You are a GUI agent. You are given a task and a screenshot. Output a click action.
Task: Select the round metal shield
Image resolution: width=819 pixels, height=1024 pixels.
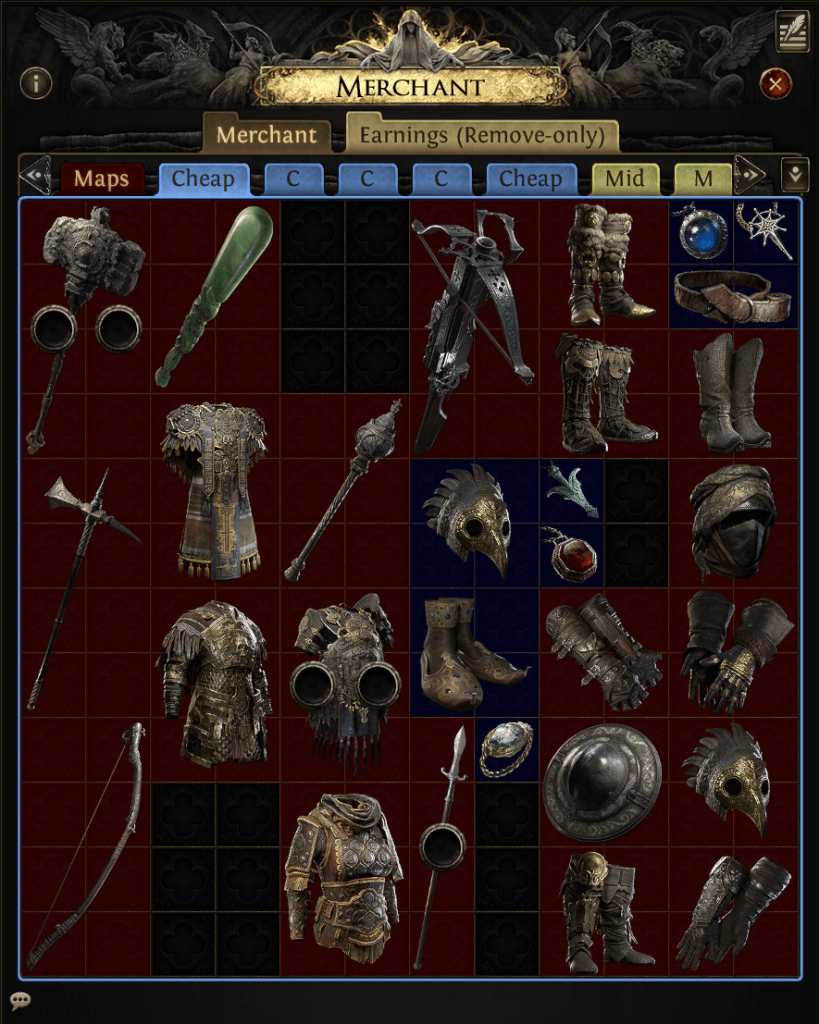(603, 781)
